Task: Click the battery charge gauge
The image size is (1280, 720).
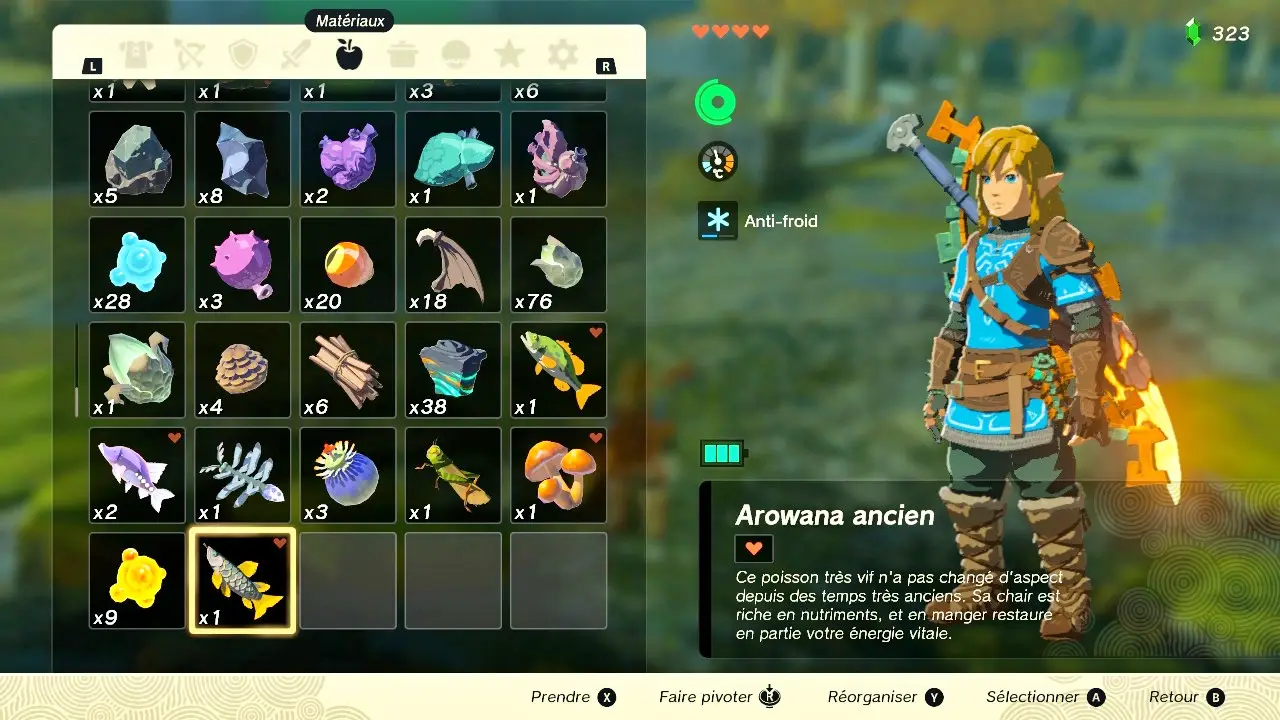Action: 722,452
